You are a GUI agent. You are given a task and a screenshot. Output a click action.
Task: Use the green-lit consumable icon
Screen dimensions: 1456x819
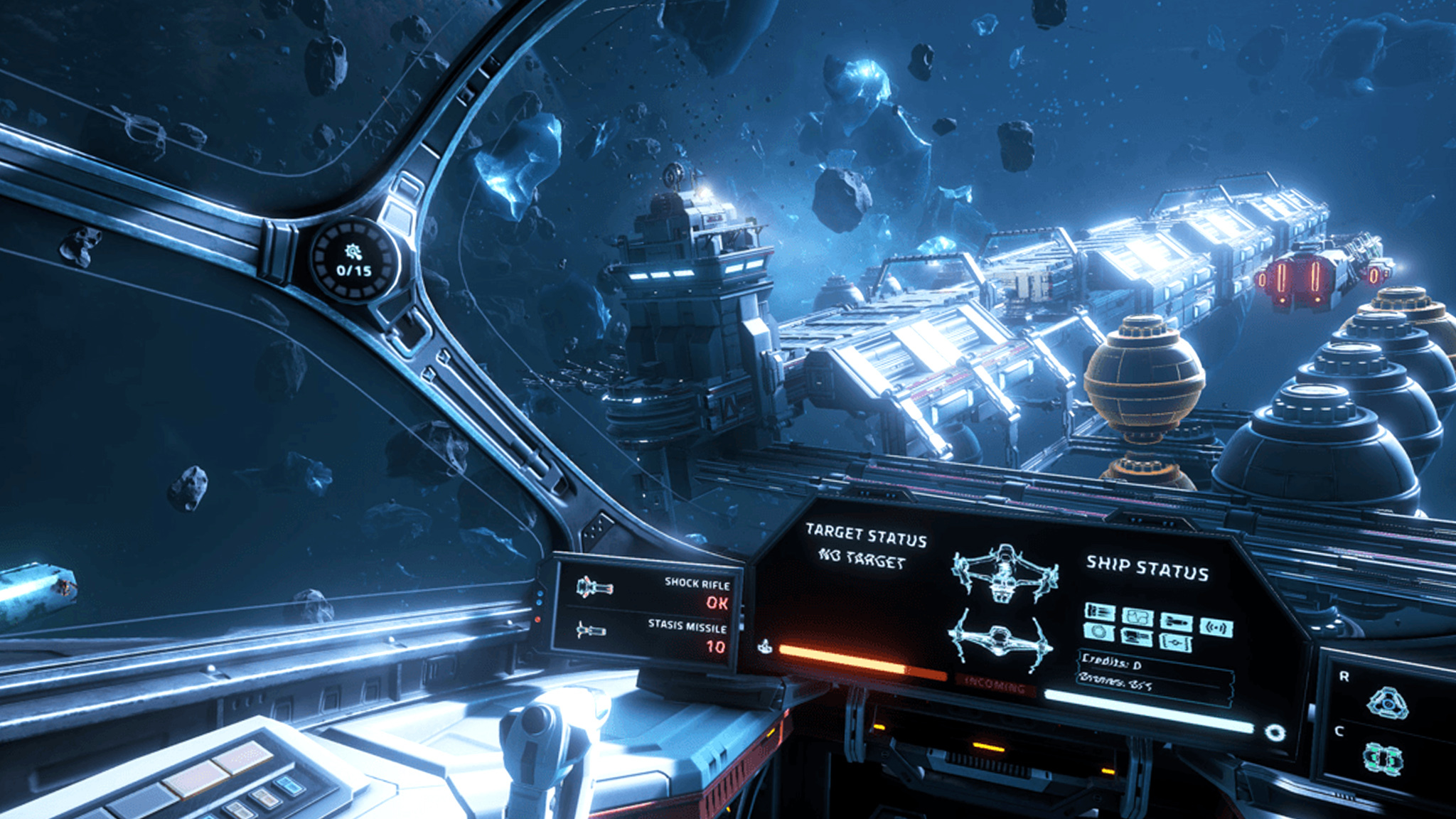tap(1383, 758)
